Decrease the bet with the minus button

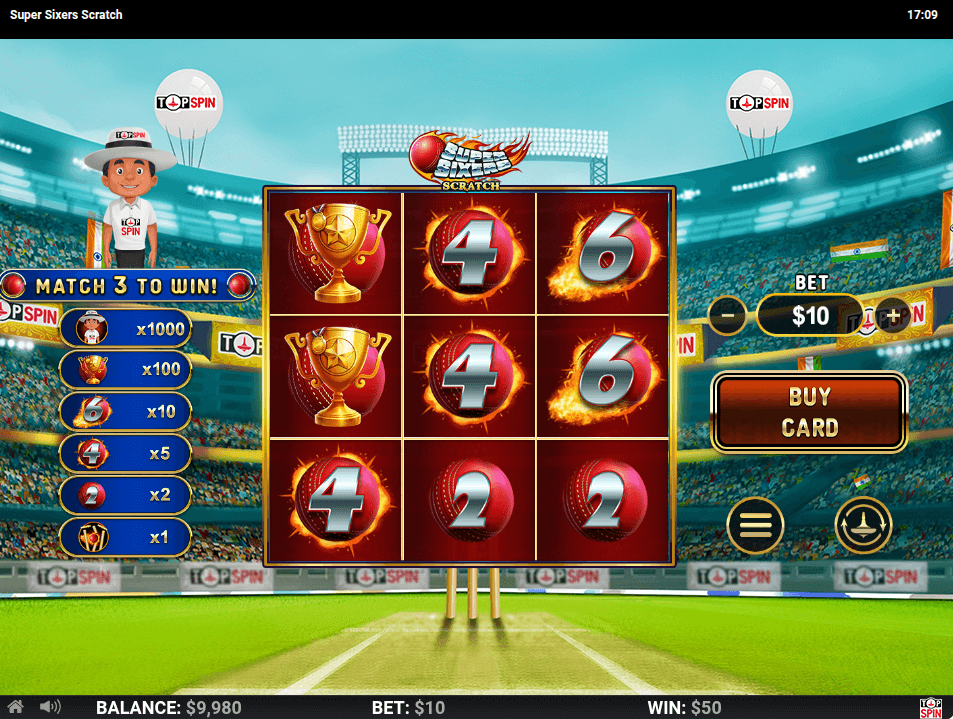click(x=727, y=316)
